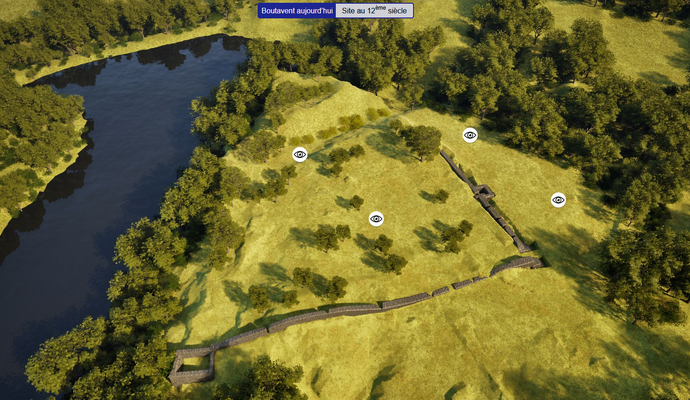Open the eye viewpoint marker nearest the river
The image size is (690, 400).
click(x=299, y=154)
